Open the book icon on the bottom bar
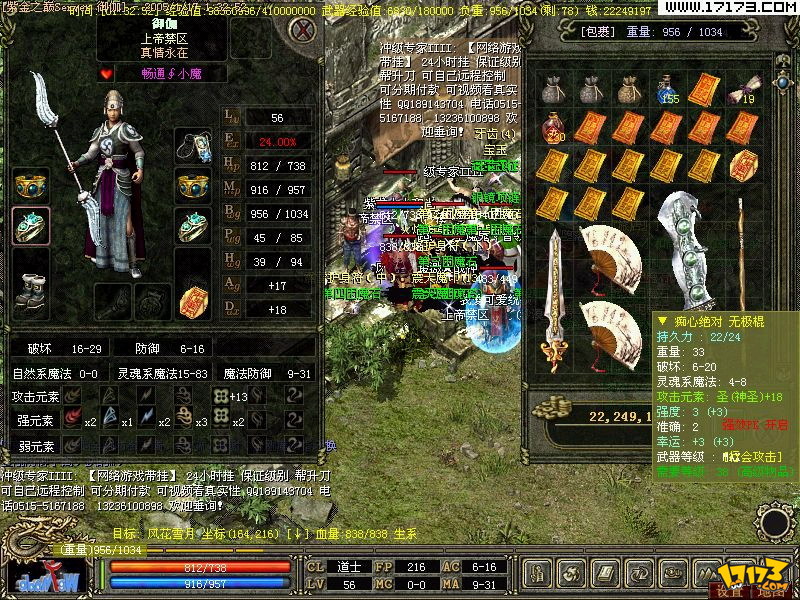This screenshot has height=600, width=800. point(606,573)
